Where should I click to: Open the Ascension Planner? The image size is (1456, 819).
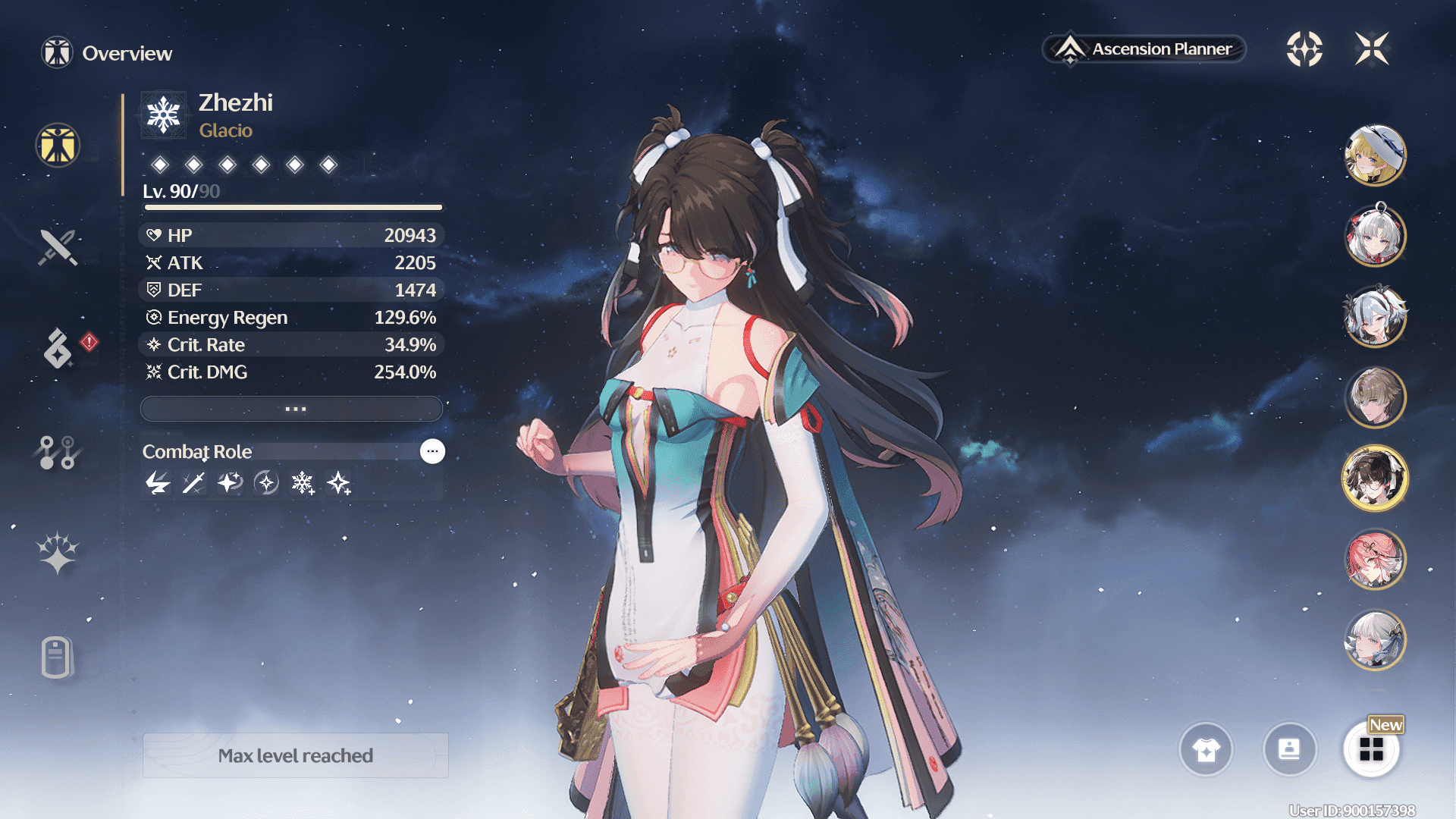click(x=1145, y=49)
